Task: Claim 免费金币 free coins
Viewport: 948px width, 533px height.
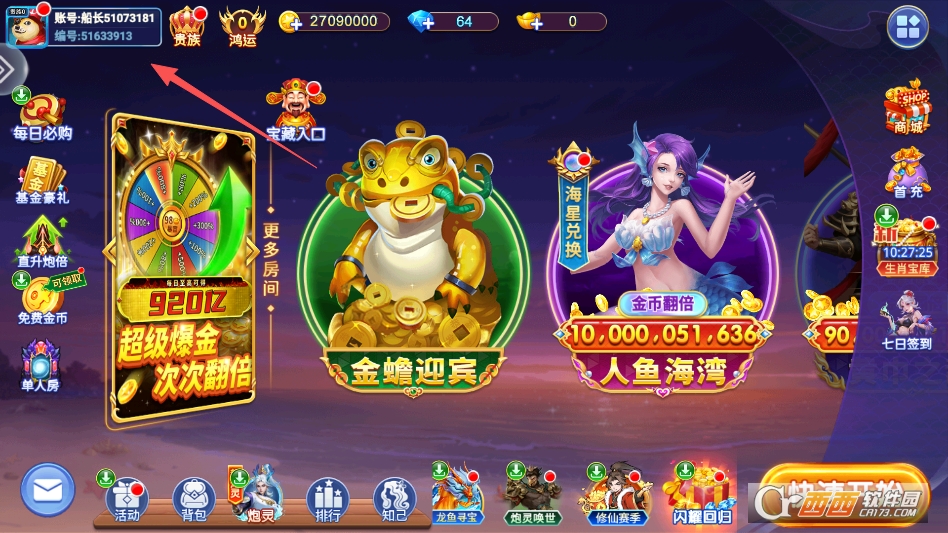Action: 42,299
